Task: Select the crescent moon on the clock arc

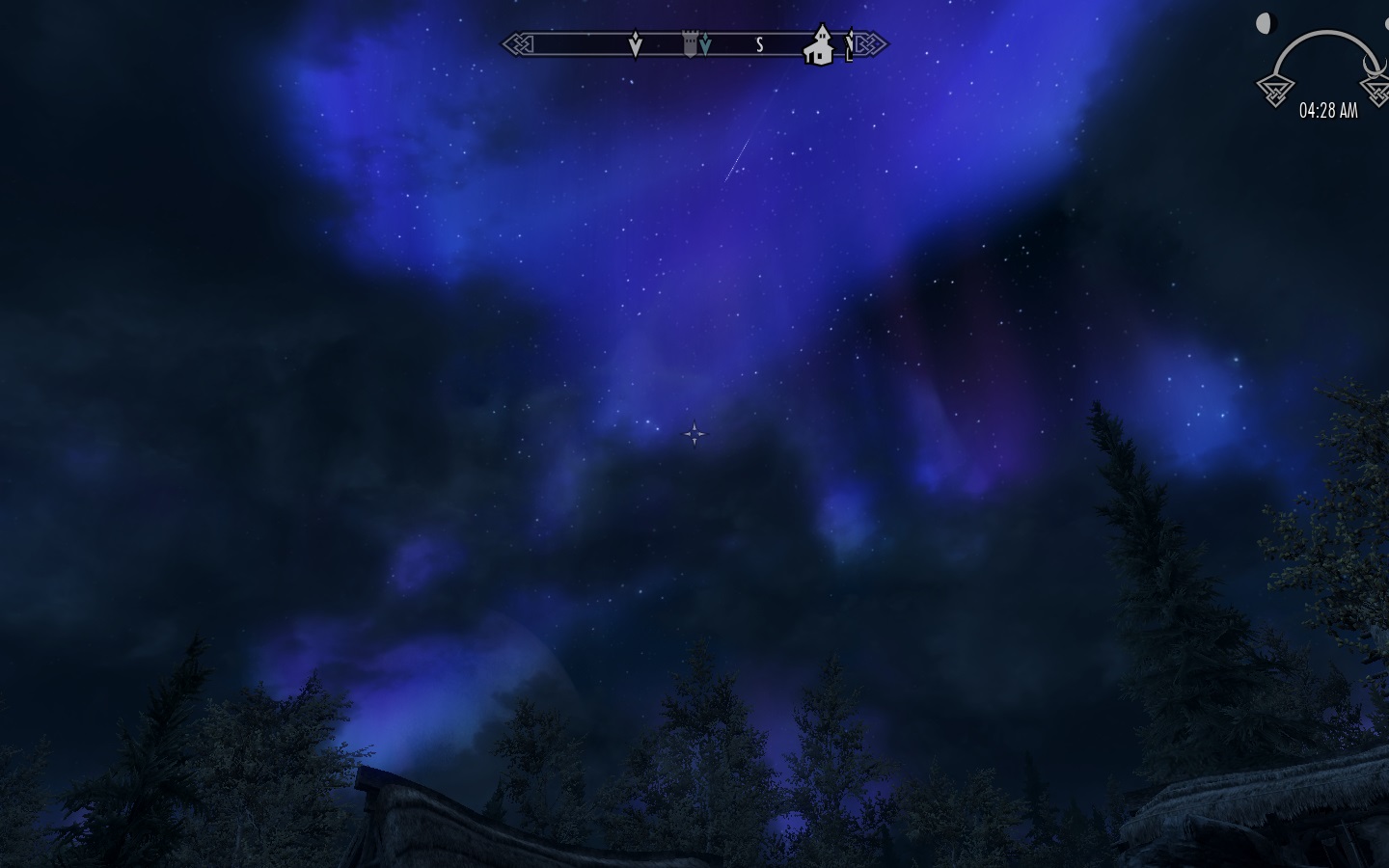Action: 1374,66
